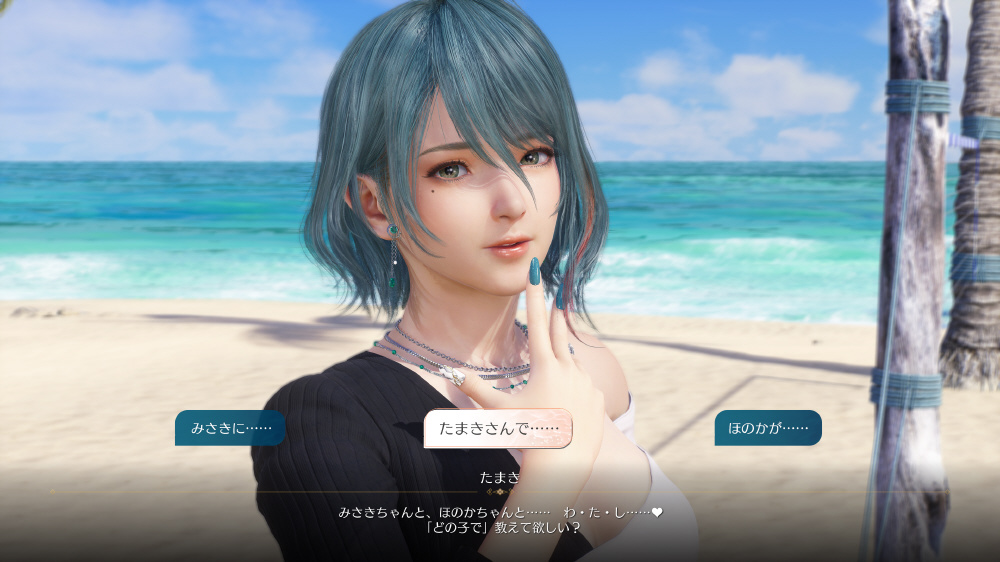
Task: Select the たまきさんで…… reply choice
Action: tap(498, 428)
